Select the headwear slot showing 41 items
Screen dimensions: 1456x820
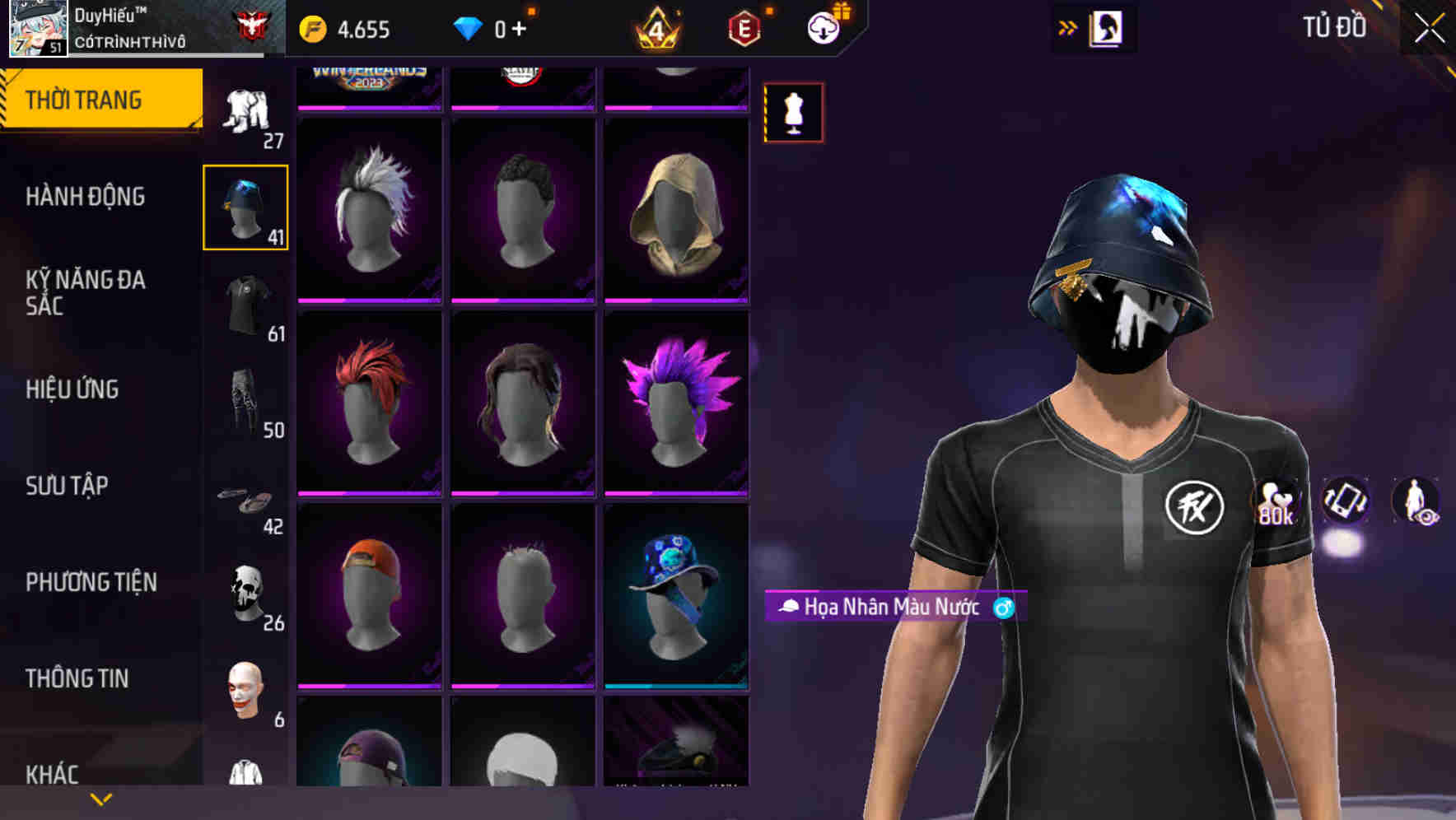pos(245,207)
